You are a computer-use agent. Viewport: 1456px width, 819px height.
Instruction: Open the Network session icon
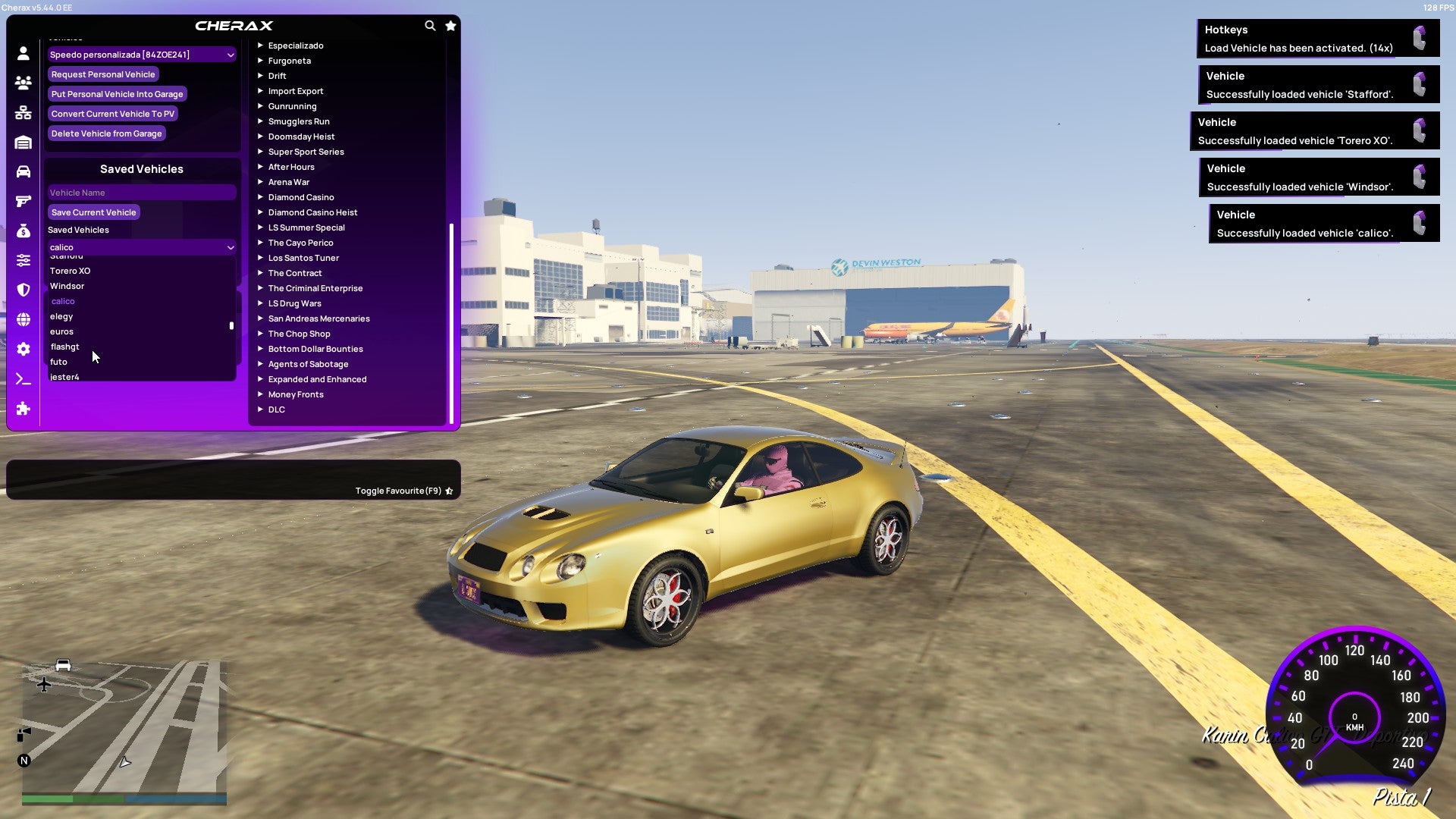tap(23, 113)
